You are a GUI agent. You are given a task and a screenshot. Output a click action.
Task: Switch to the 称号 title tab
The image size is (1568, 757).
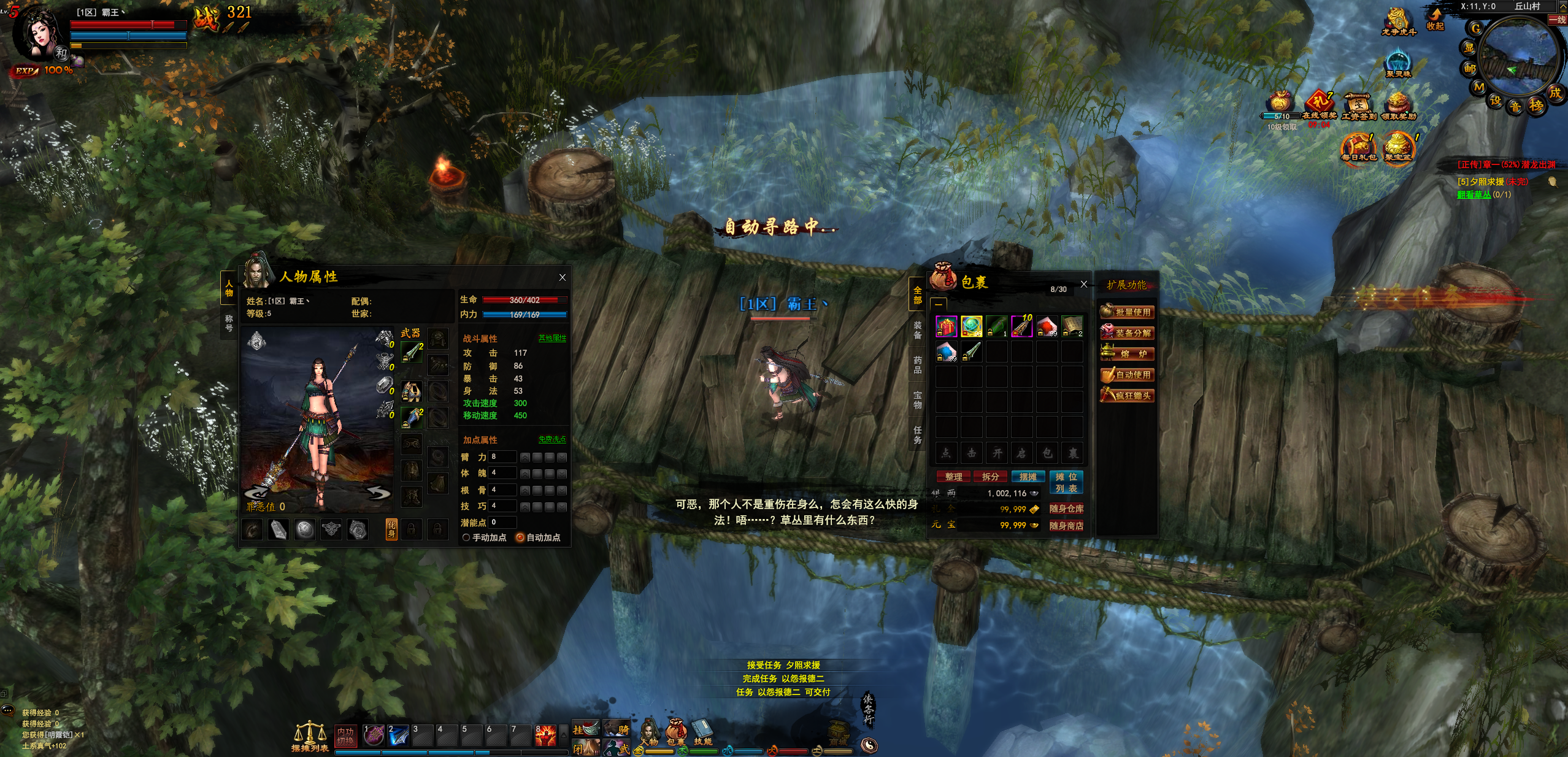[x=229, y=323]
